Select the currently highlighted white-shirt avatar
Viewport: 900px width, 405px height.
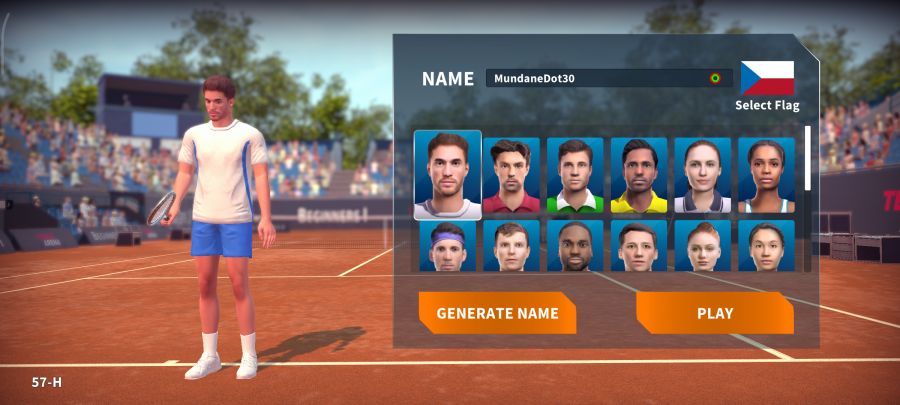tap(447, 175)
